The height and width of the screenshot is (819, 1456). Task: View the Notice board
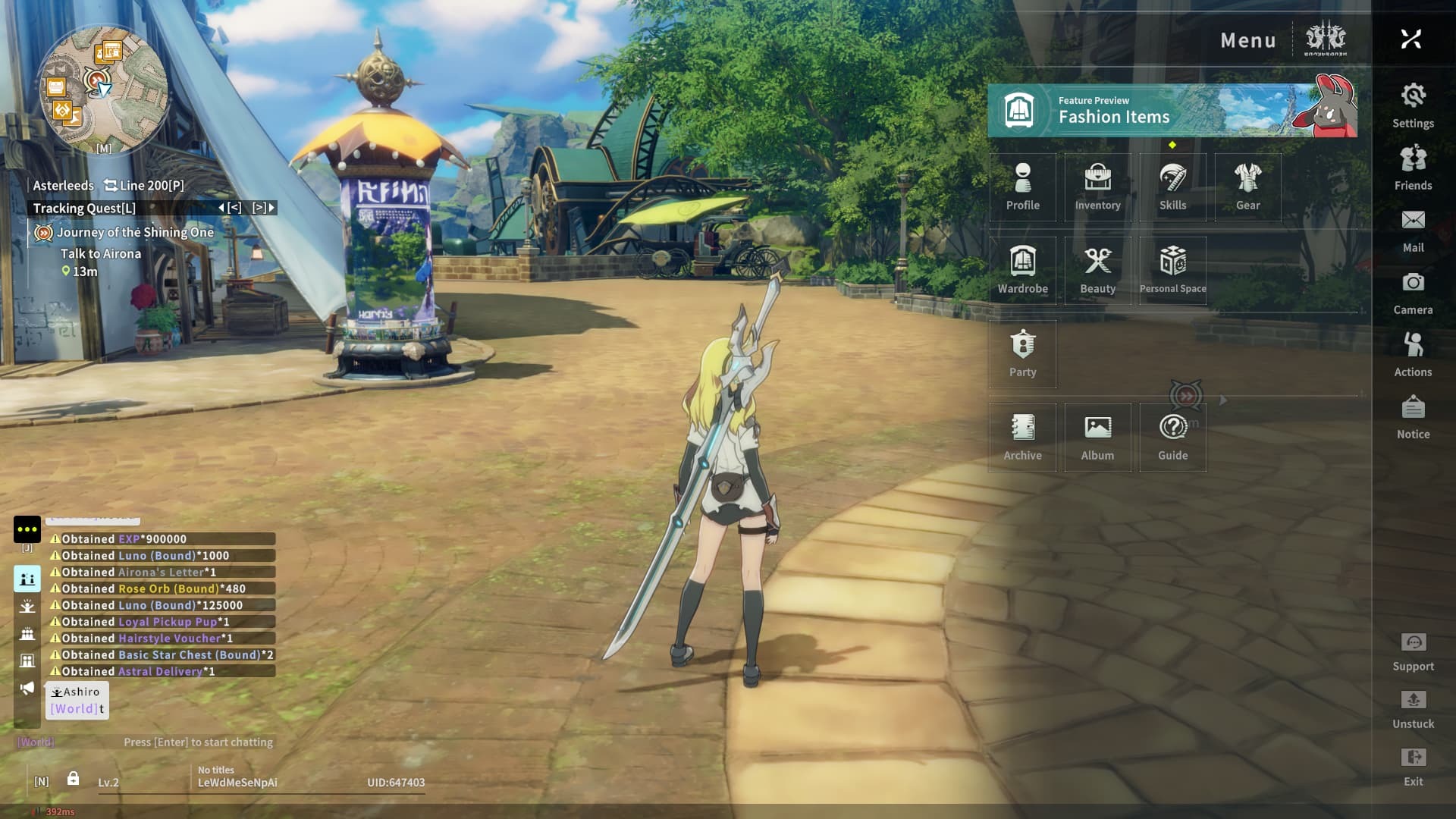tap(1413, 416)
